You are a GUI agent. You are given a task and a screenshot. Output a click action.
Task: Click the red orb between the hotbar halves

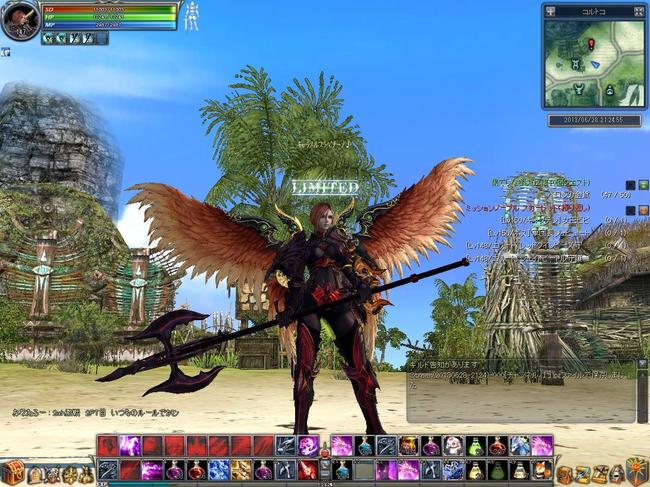324,453
